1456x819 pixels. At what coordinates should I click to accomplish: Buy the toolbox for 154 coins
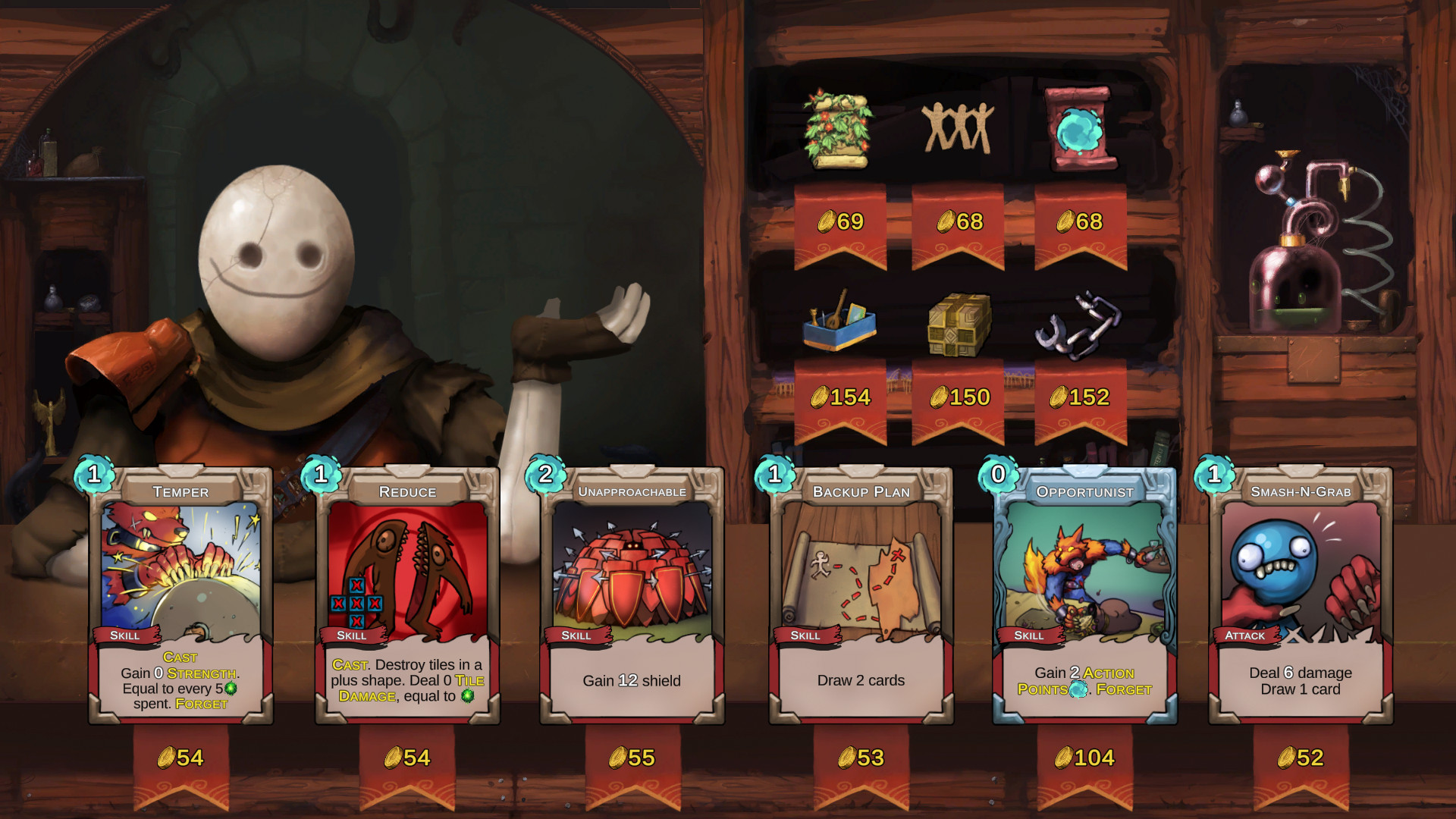(x=839, y=397)
